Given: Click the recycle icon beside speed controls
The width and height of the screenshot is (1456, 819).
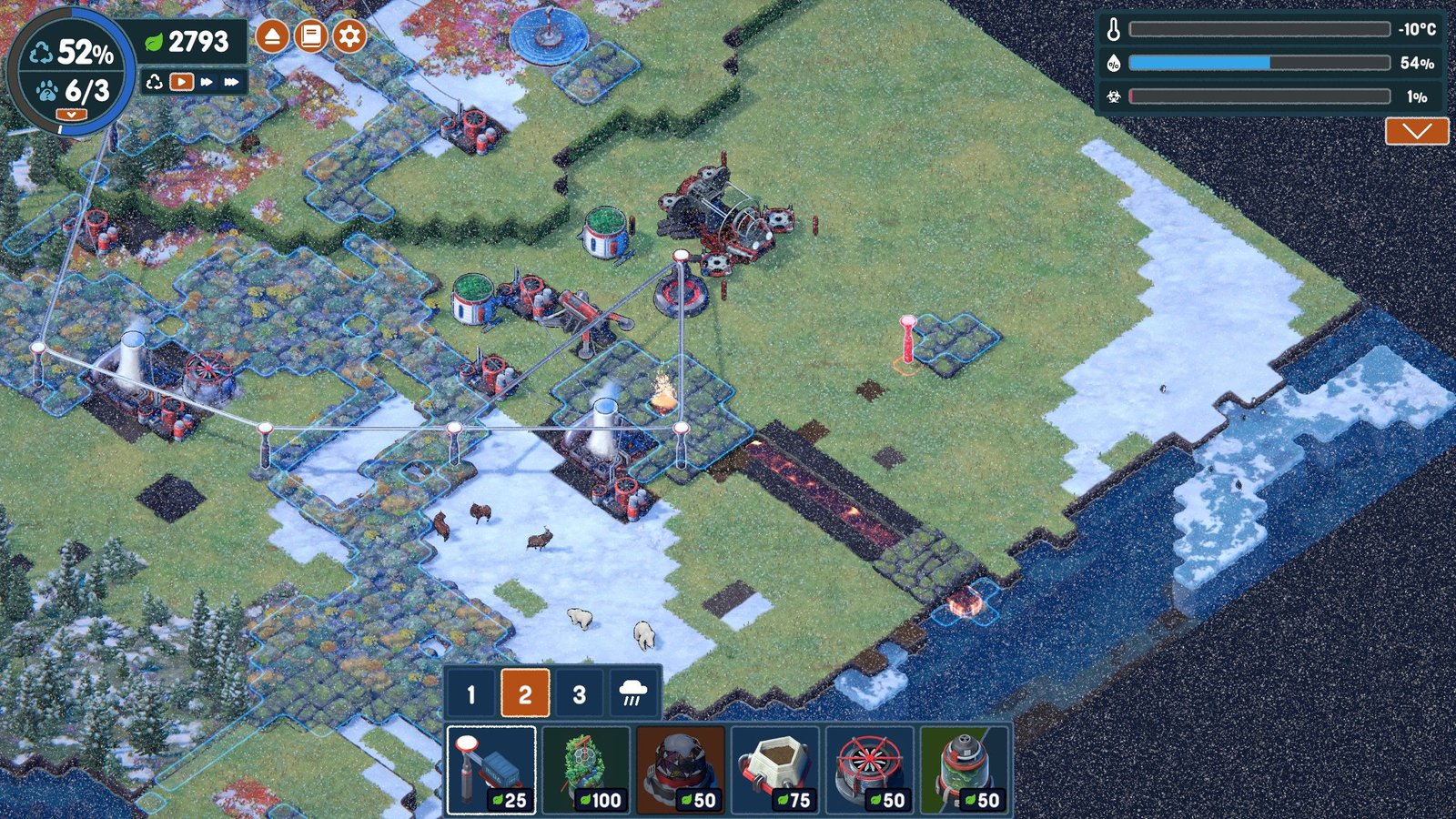Looking at the screenshot, I should 155,82.
